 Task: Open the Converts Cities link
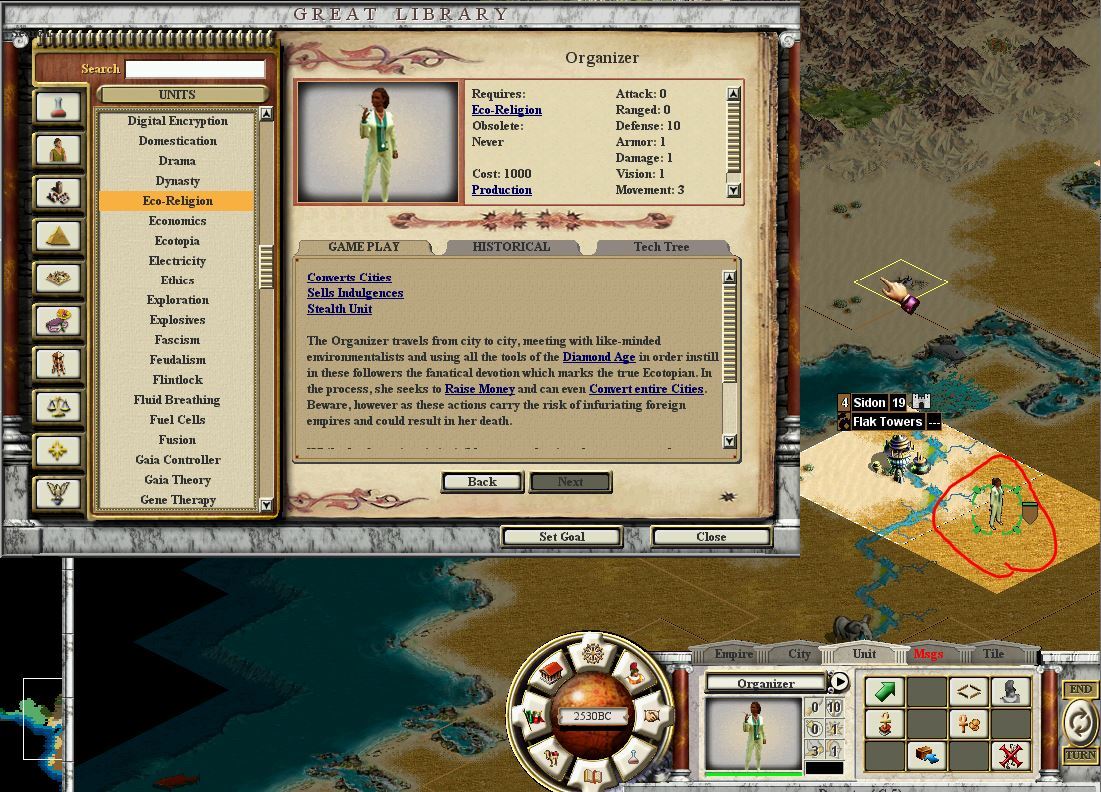349,277
